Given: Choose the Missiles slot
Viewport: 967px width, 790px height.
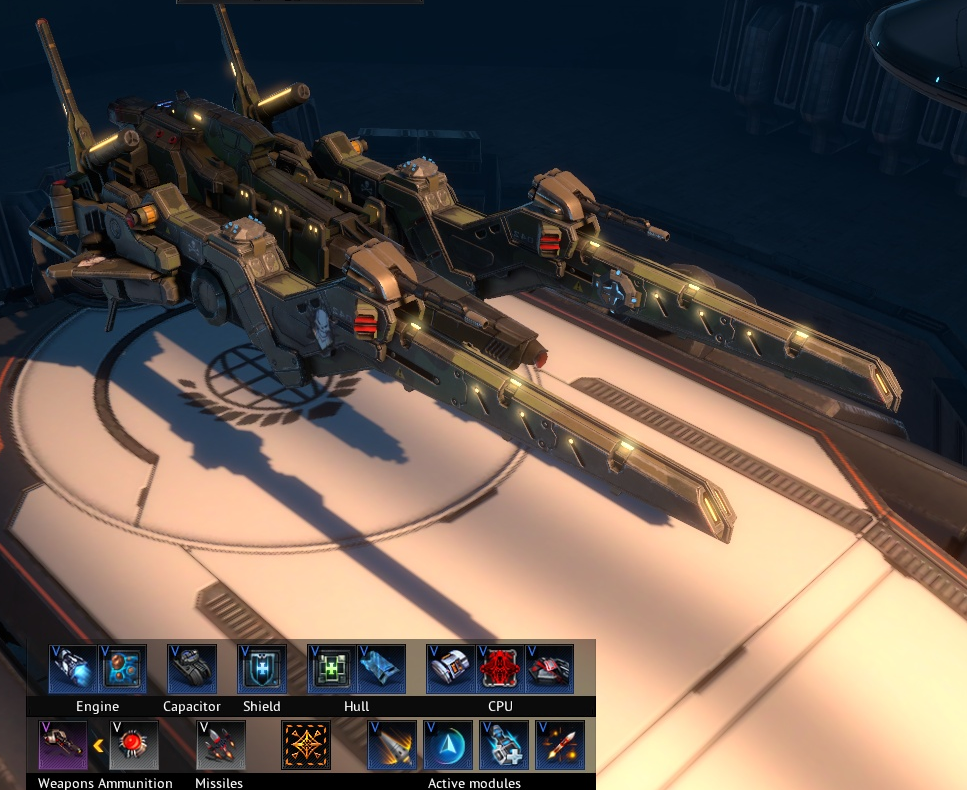Looking at the screenshot, I should (220, 745).
